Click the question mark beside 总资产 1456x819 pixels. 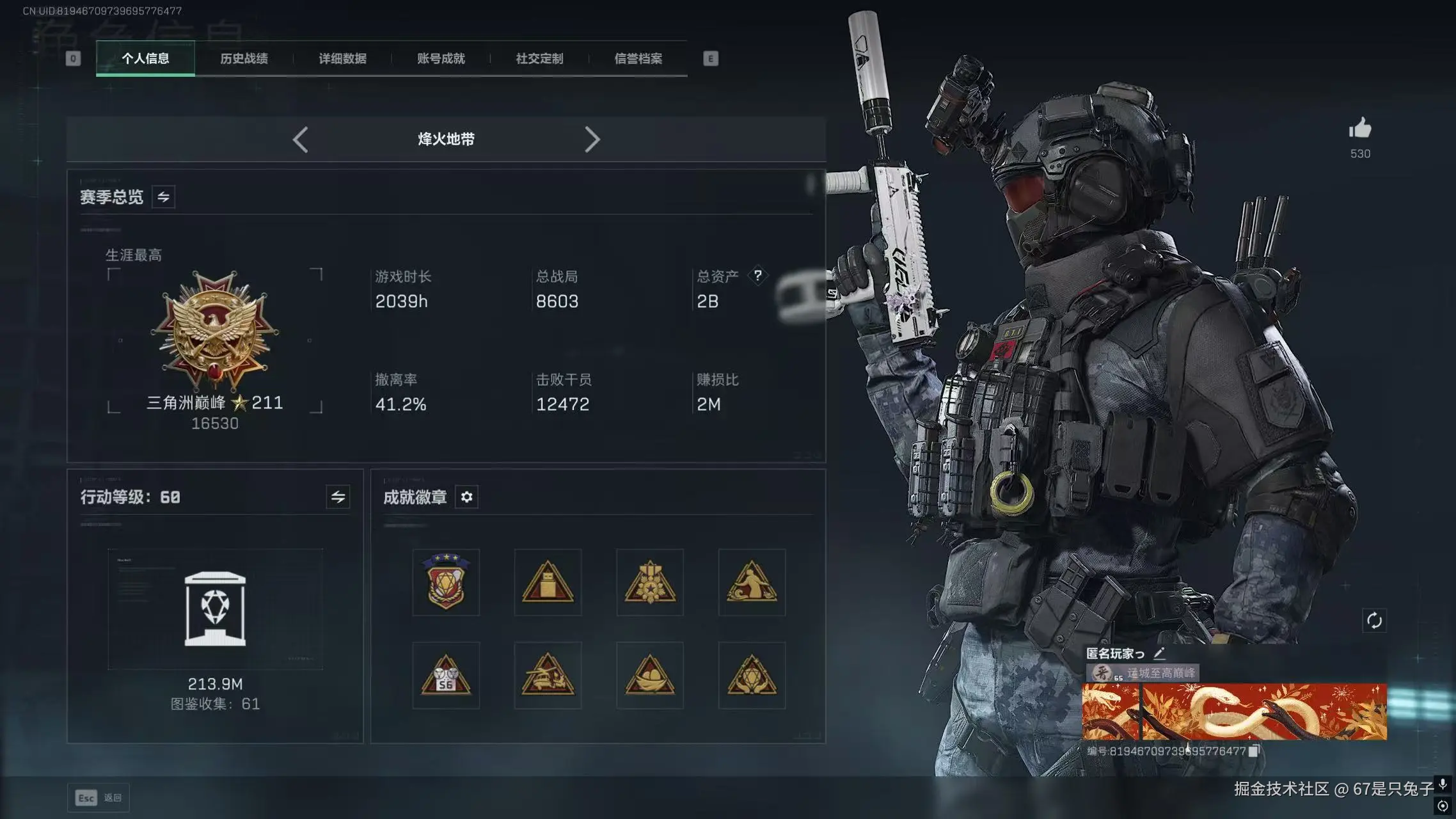click(757, 276)
